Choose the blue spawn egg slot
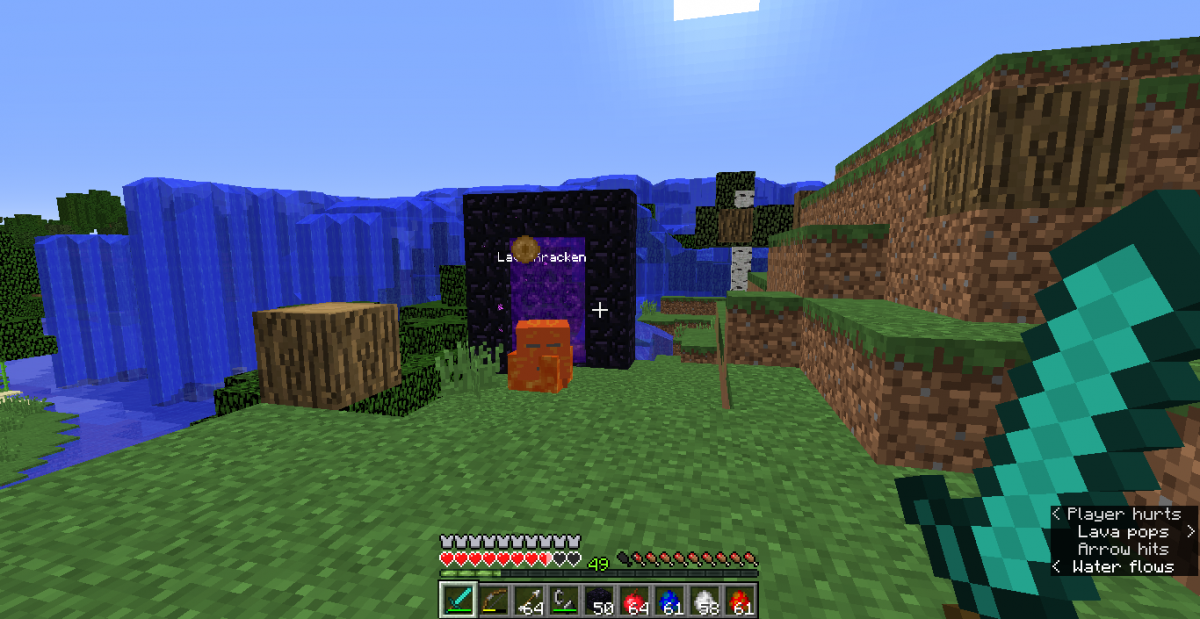Viewport: 1200px width, 619px height. tap(669, 599)
